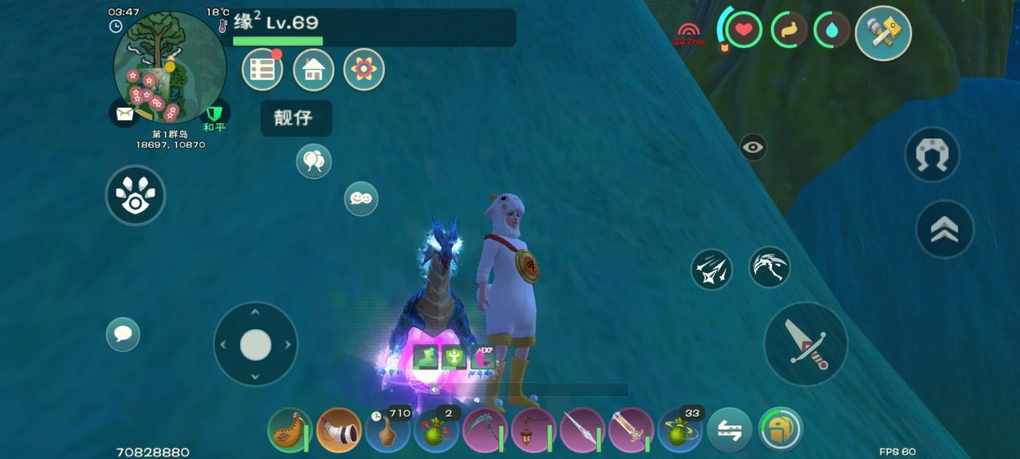Activate the paw-and-eye pet button
The image size is (1020, 459).
coord(135,195)
